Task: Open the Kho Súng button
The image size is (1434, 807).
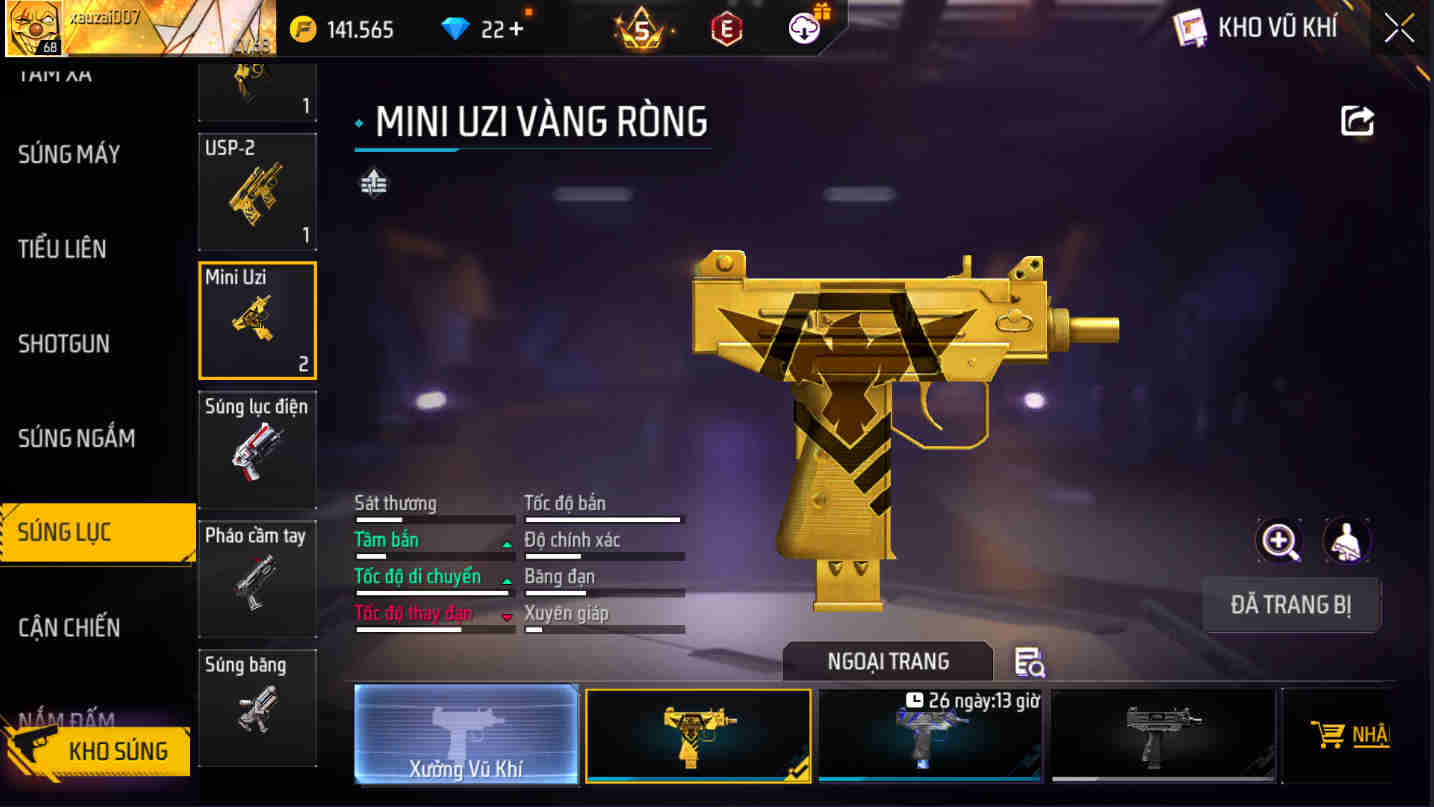Action: coord(100,751)
